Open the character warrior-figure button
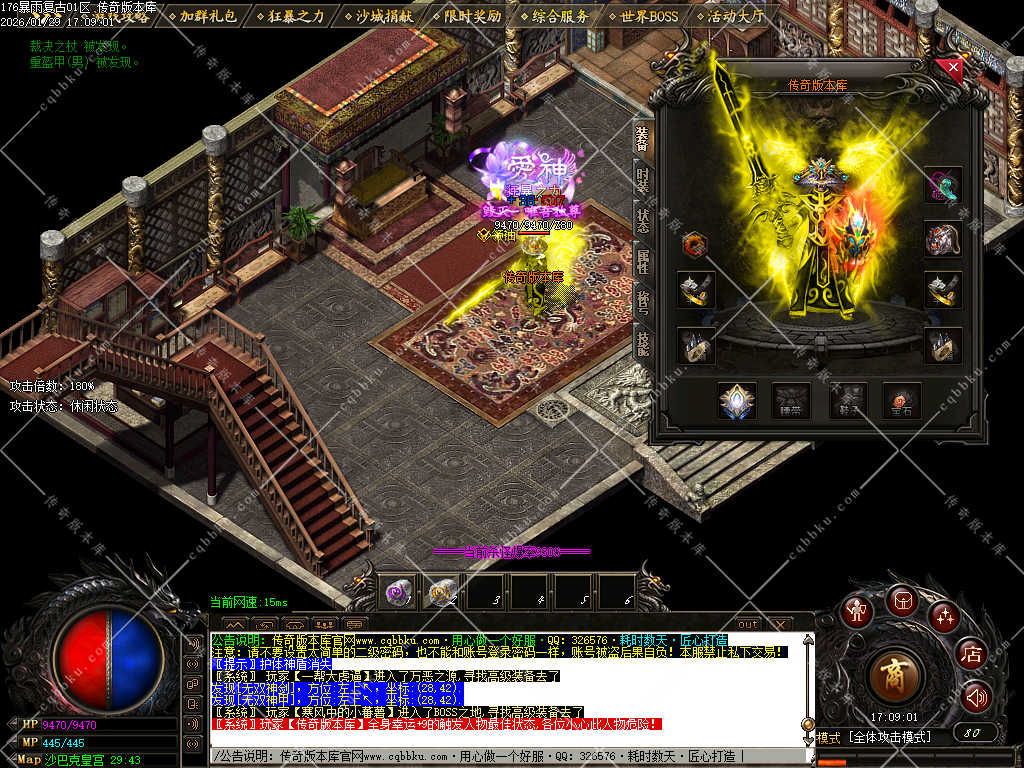This screenshot has width=1024, height=768. pos(856,611)
